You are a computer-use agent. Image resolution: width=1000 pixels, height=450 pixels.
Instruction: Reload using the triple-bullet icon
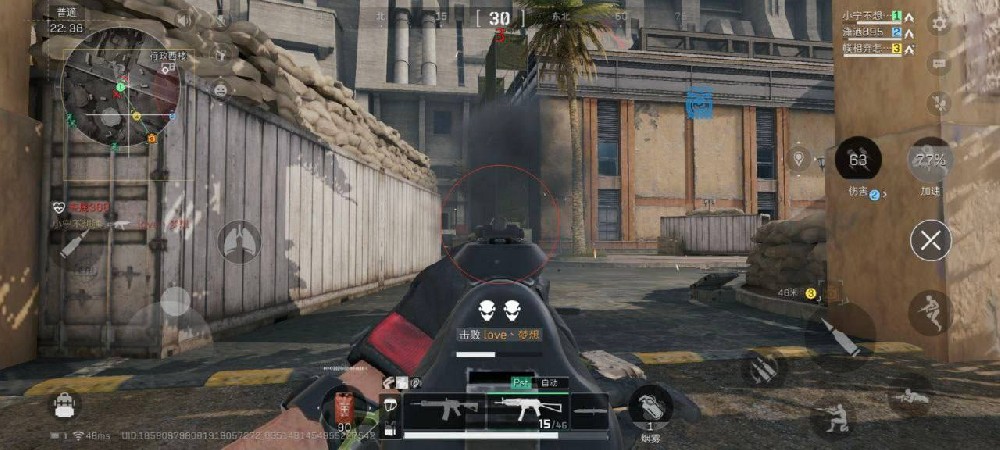click(763, 369)
